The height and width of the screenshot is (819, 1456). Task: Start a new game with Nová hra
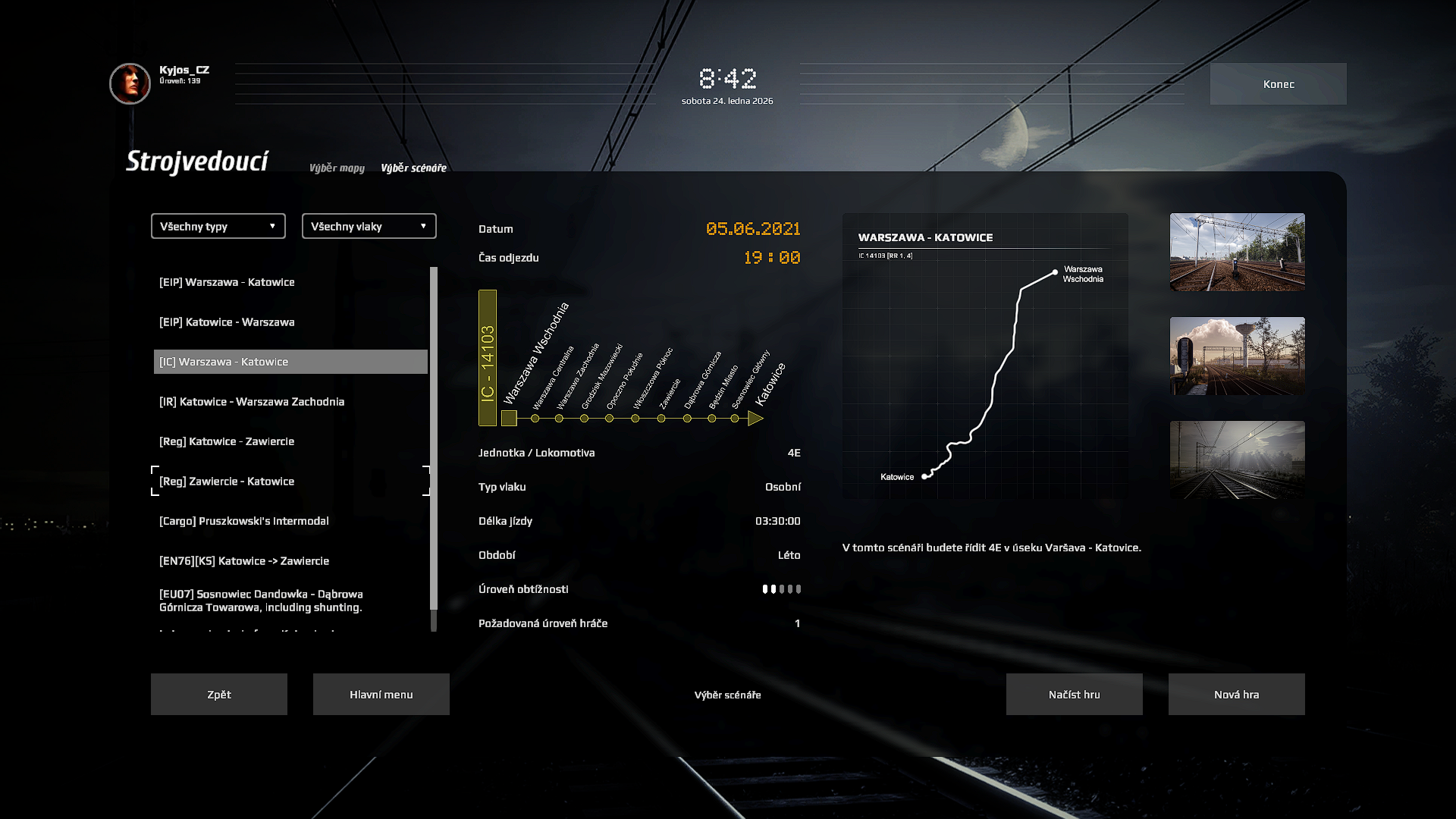[x=1236, y=695]
